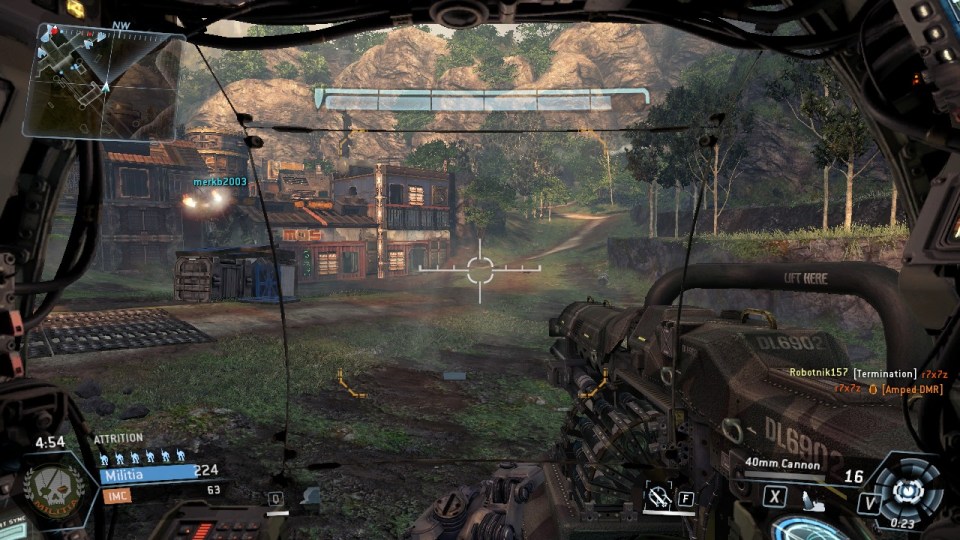Use the ordnance icon next to X
The image size is (960, 540).
point(812,495)
